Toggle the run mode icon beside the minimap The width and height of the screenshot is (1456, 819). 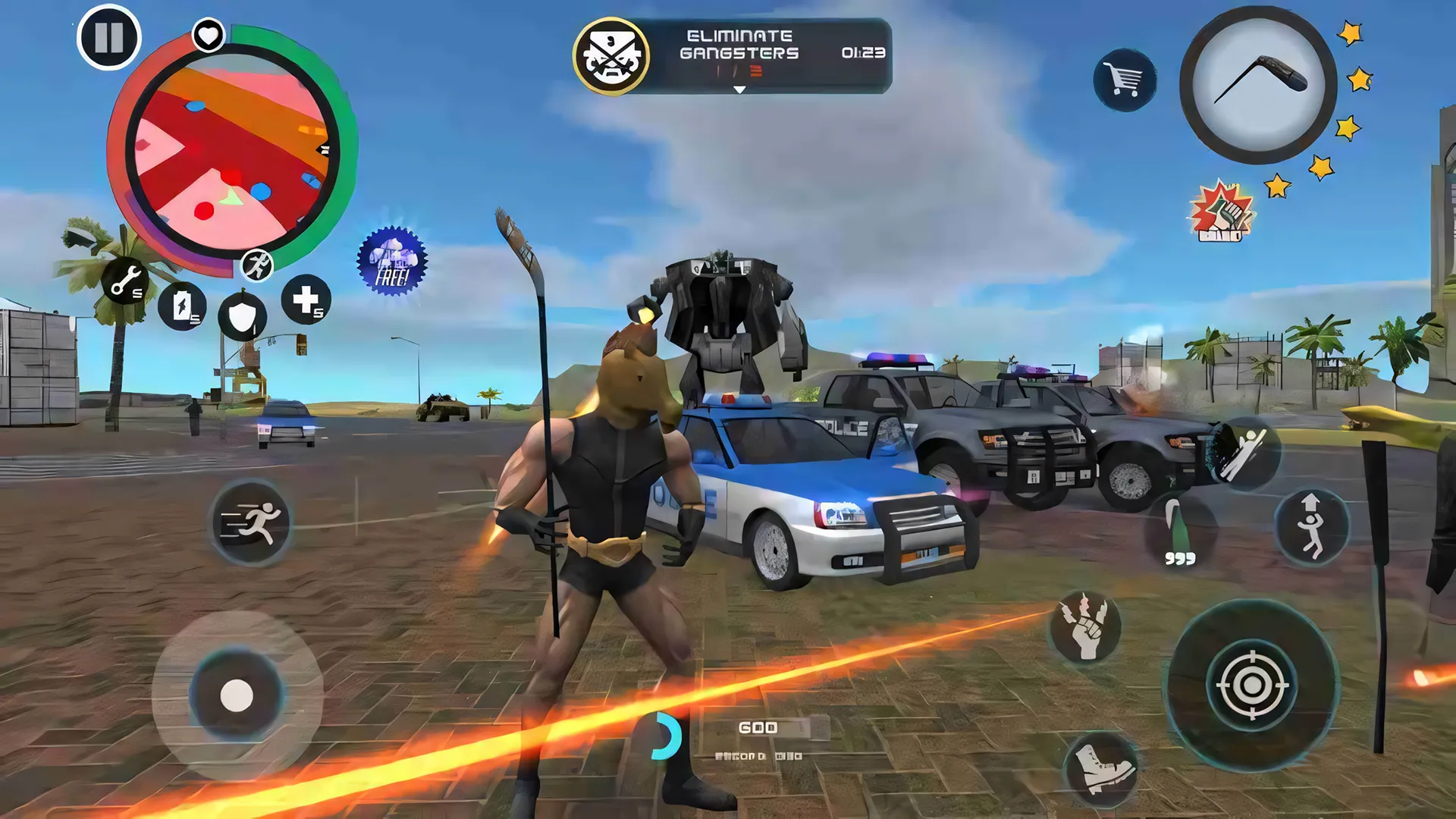258,265
